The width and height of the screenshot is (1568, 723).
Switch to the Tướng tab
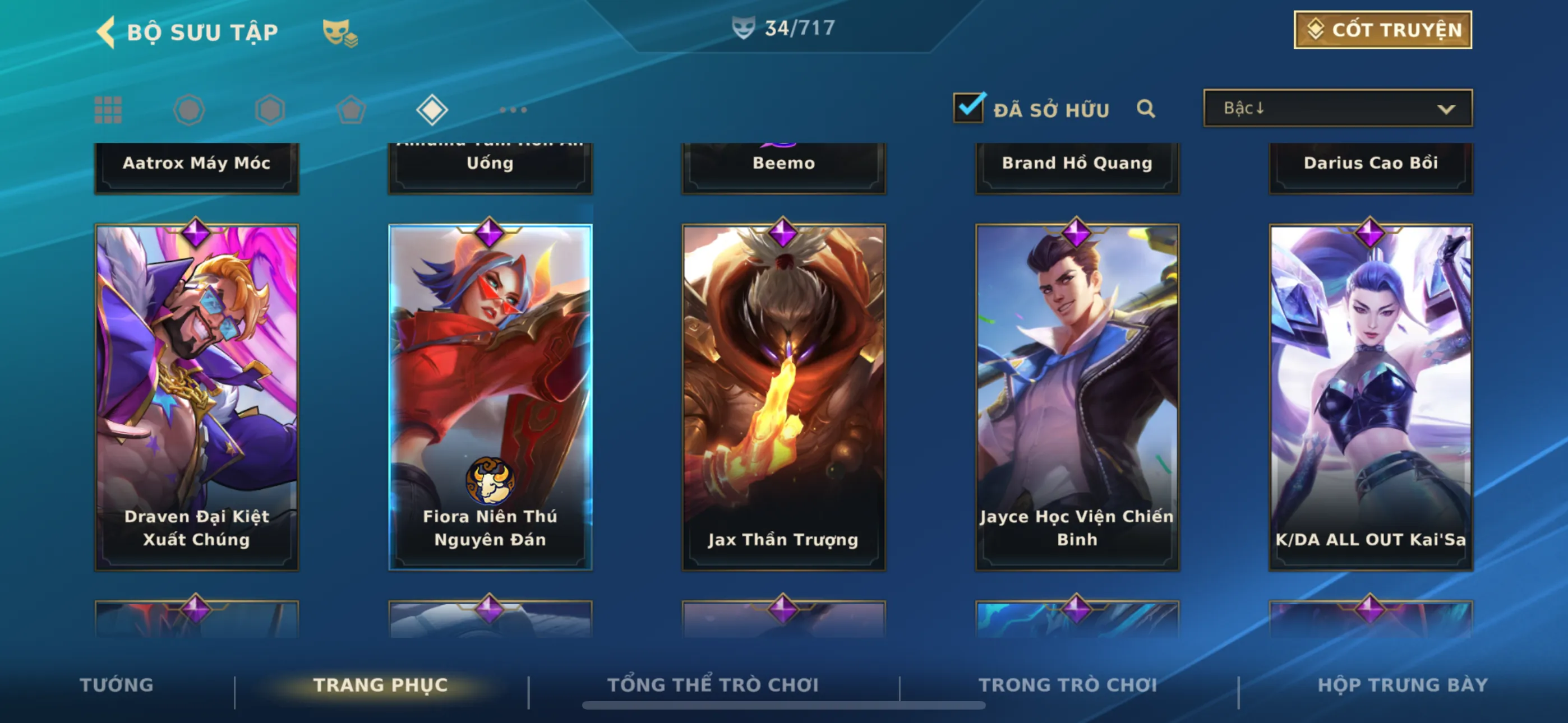tap(116, 685)
